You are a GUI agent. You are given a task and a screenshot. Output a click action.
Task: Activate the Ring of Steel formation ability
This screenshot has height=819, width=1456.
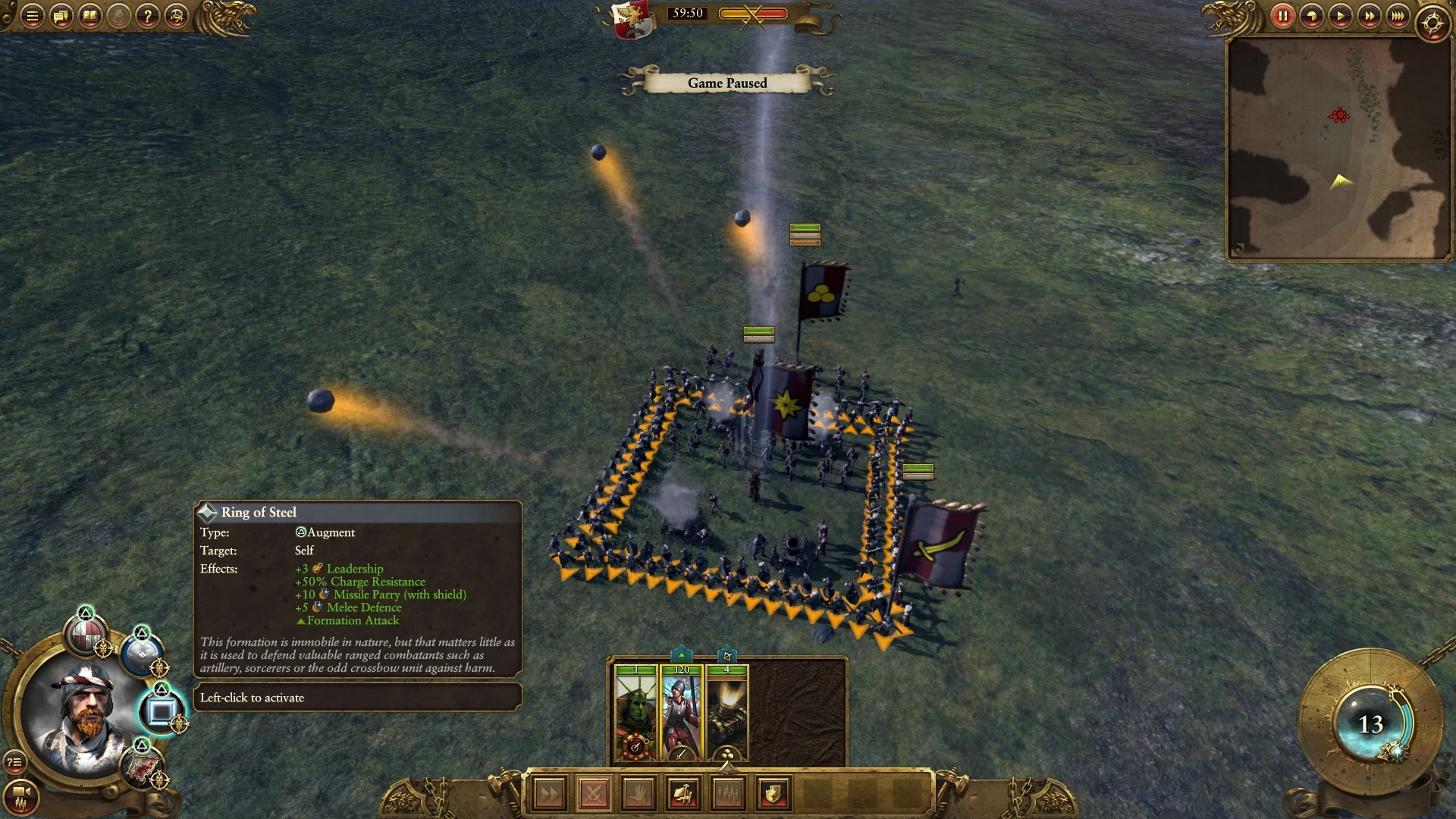coord(161,711)
